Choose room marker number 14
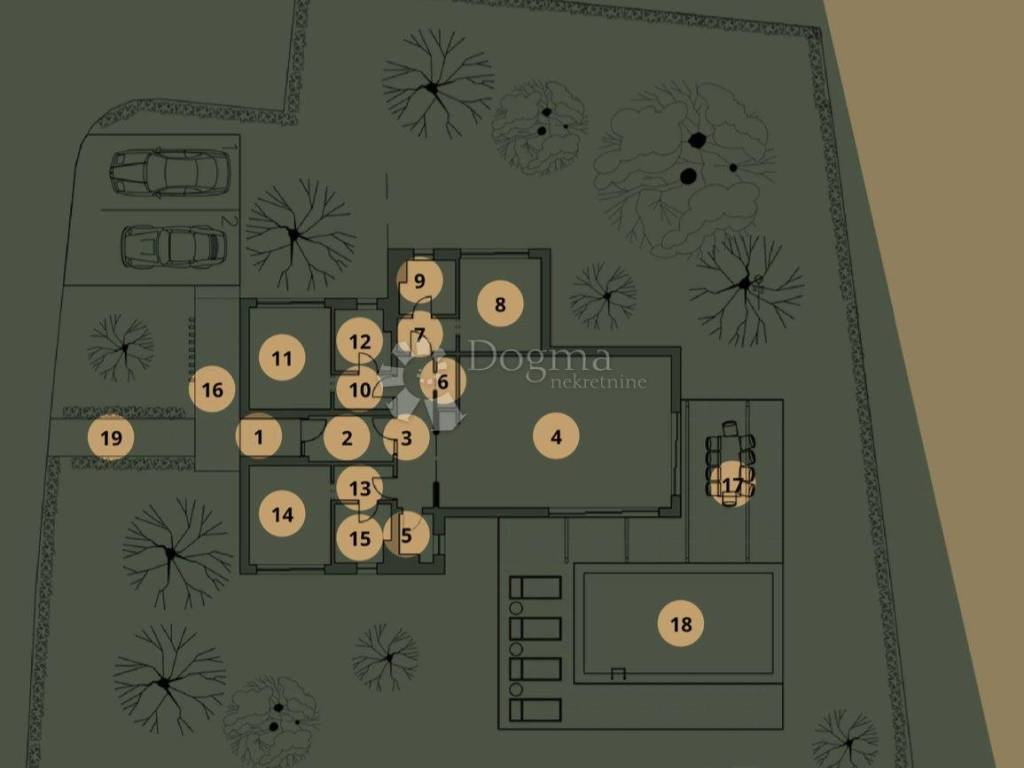 pyautogui.click(x=283, y=515)
